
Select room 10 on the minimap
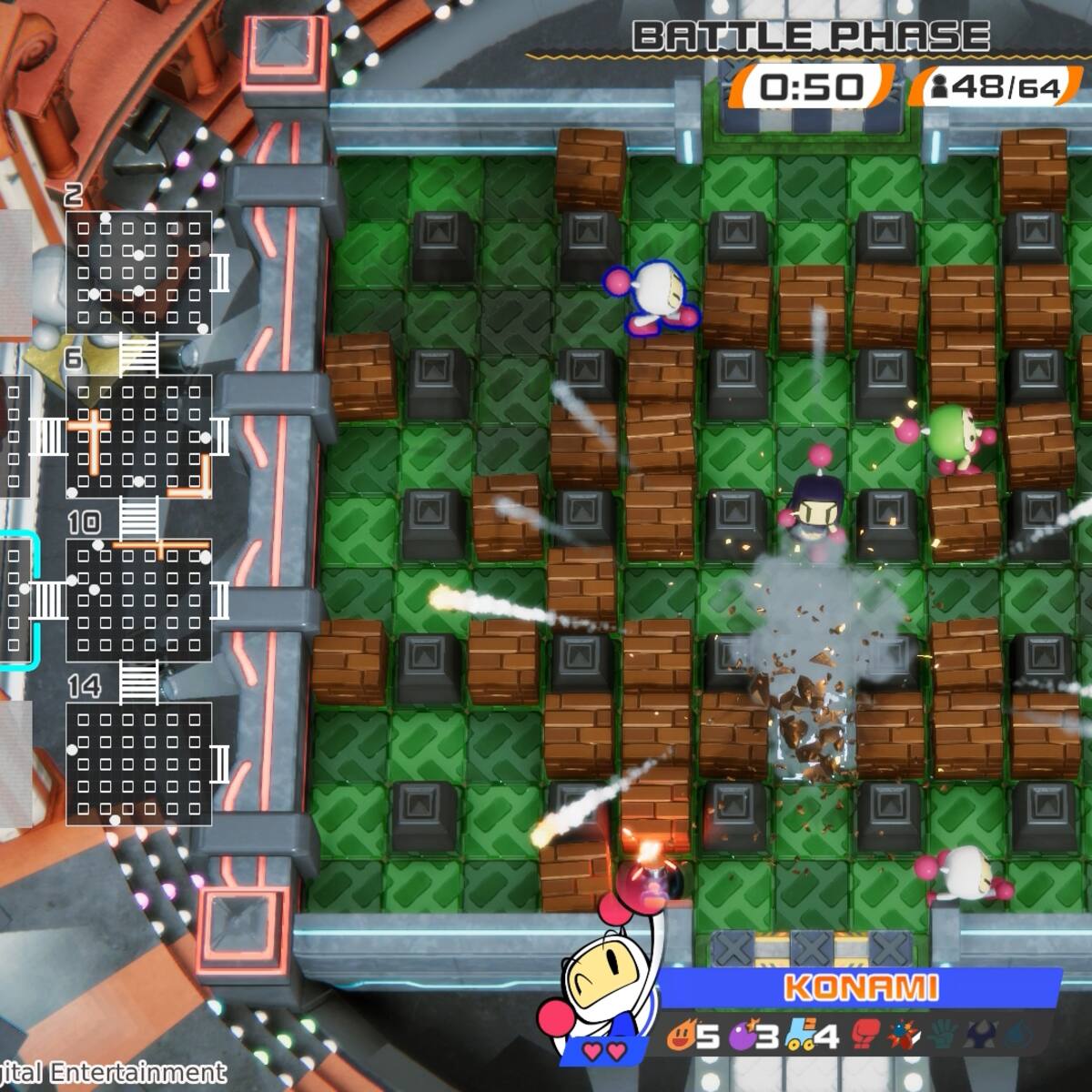[x=138, y=600]
